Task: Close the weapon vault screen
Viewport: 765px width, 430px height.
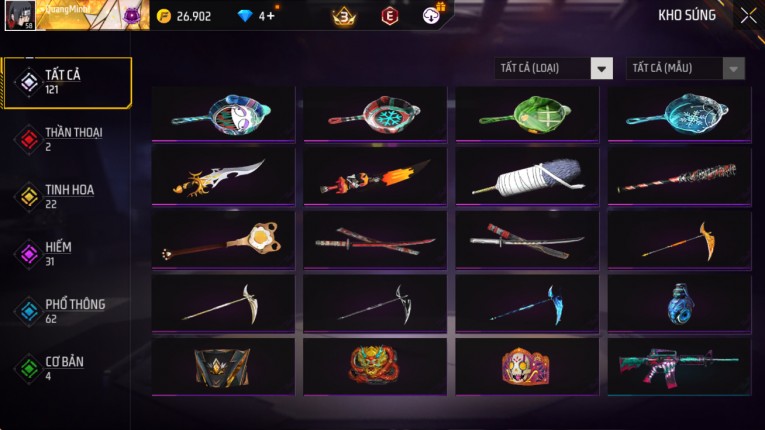Action: (x=748, y=15)
